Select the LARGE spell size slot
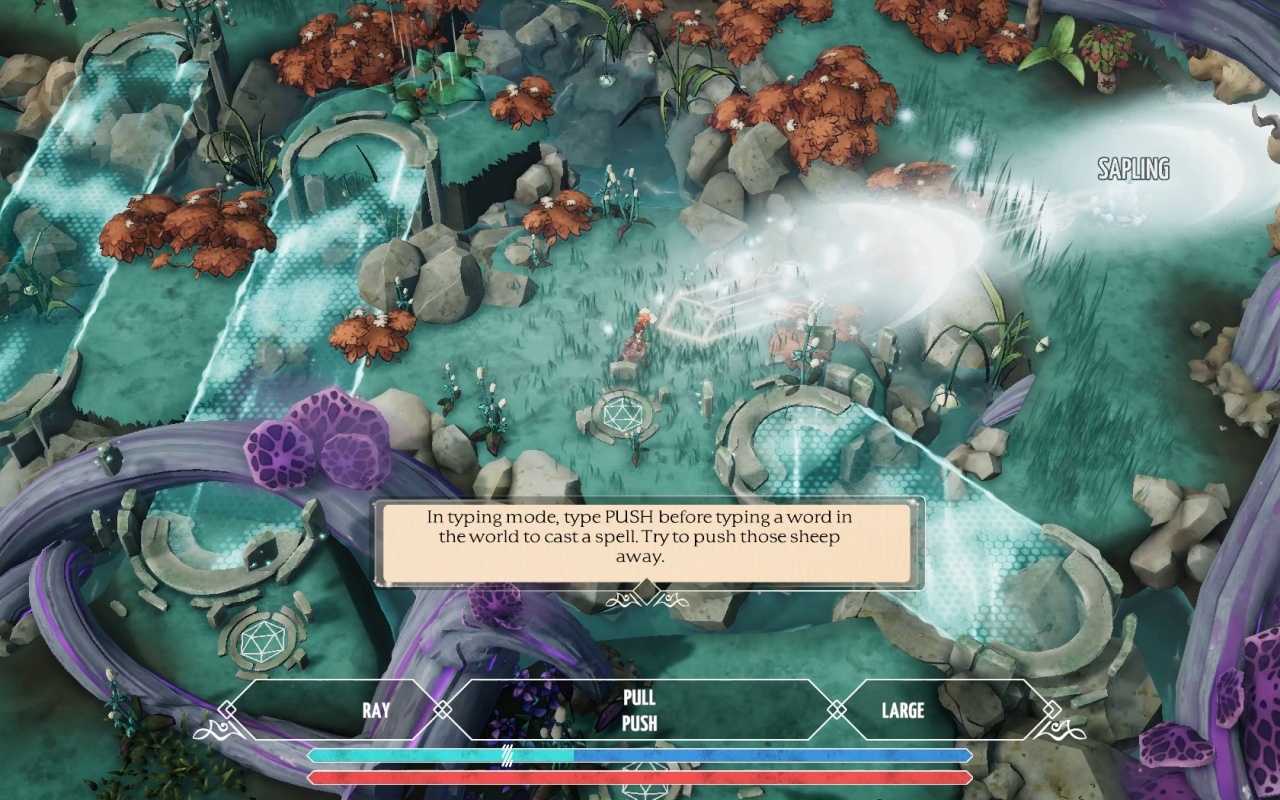Viewport: 1280px width, 800px height. tap(902, 711)
